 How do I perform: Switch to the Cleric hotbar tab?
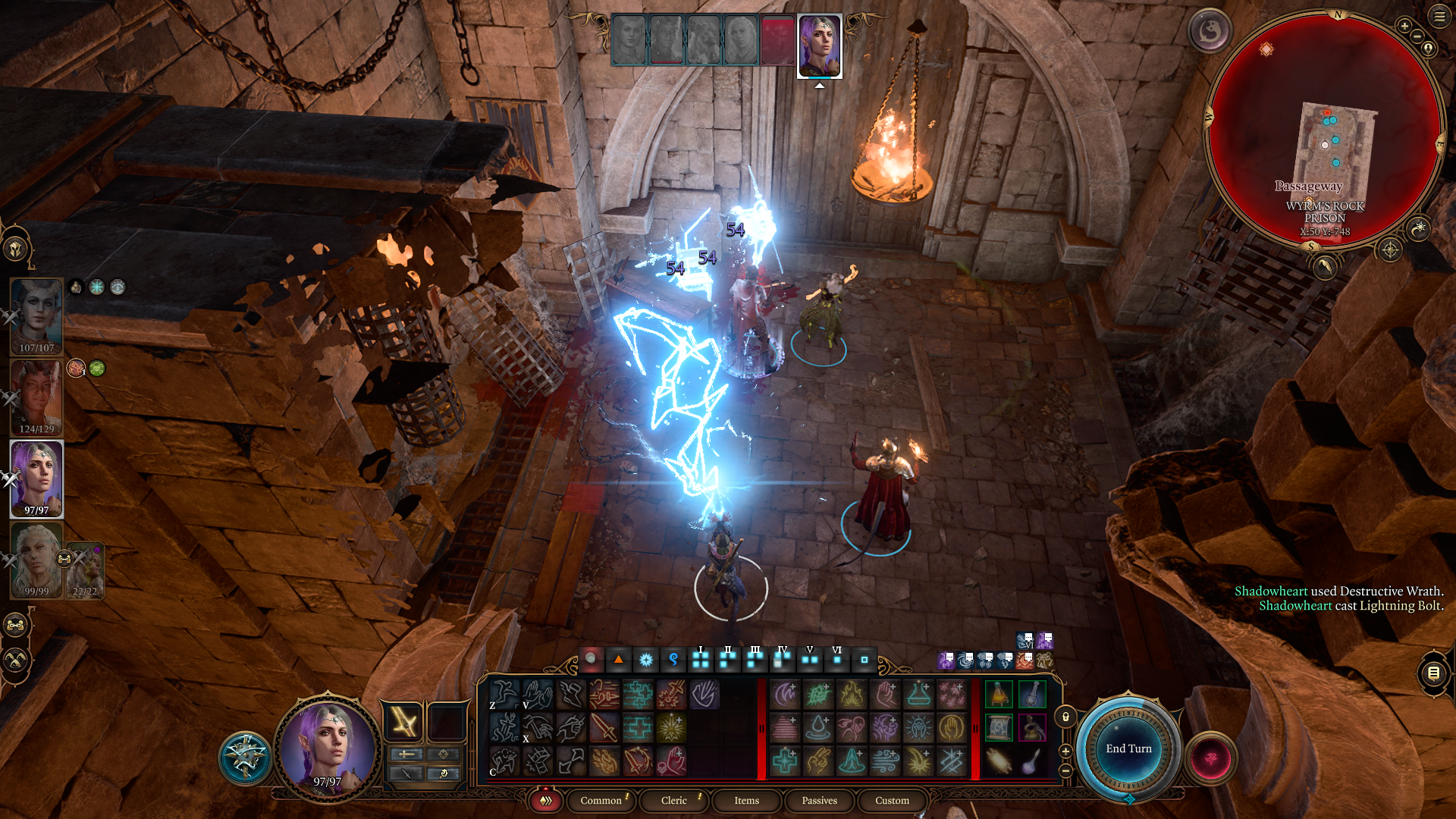[x=673, y=800]
